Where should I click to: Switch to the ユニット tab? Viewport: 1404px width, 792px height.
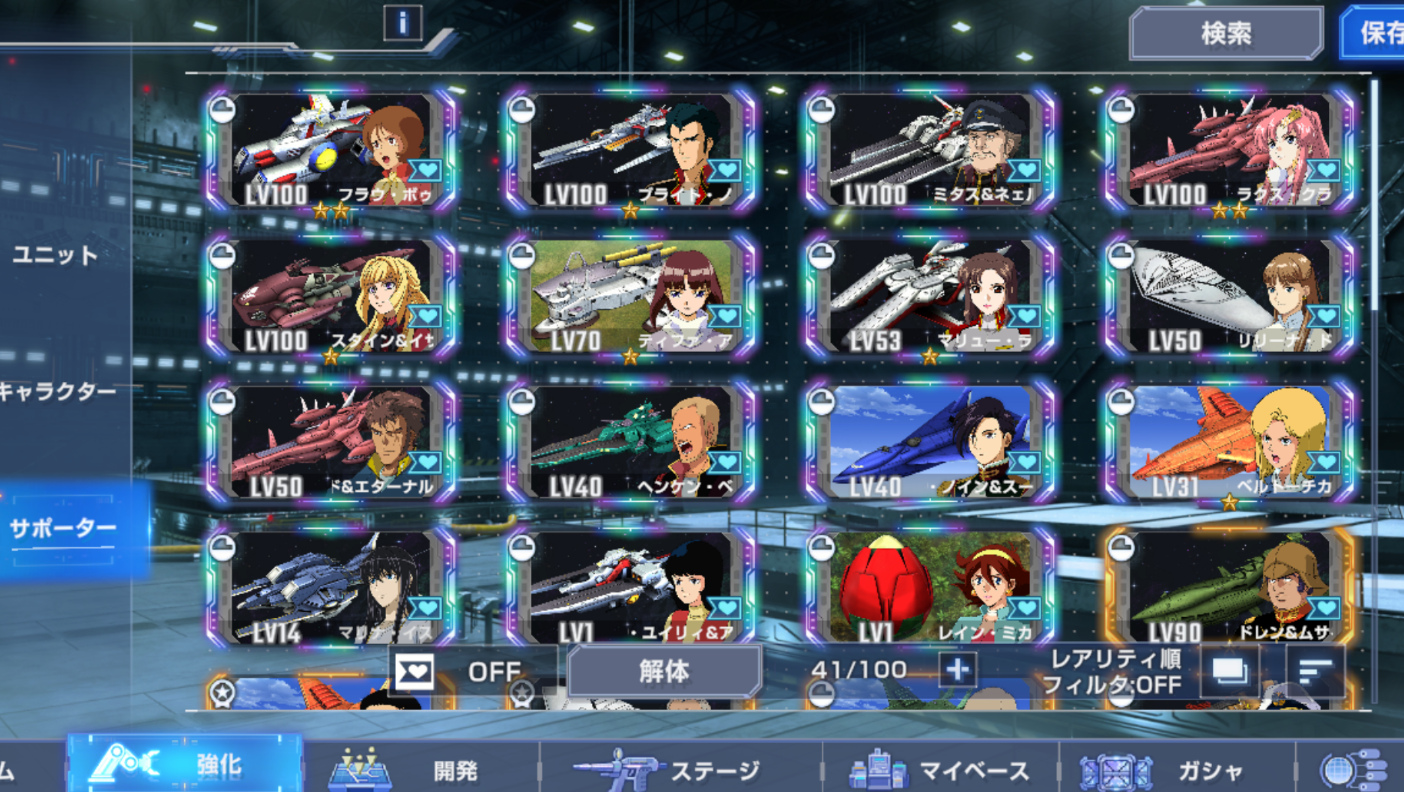(x=56, y=255)
